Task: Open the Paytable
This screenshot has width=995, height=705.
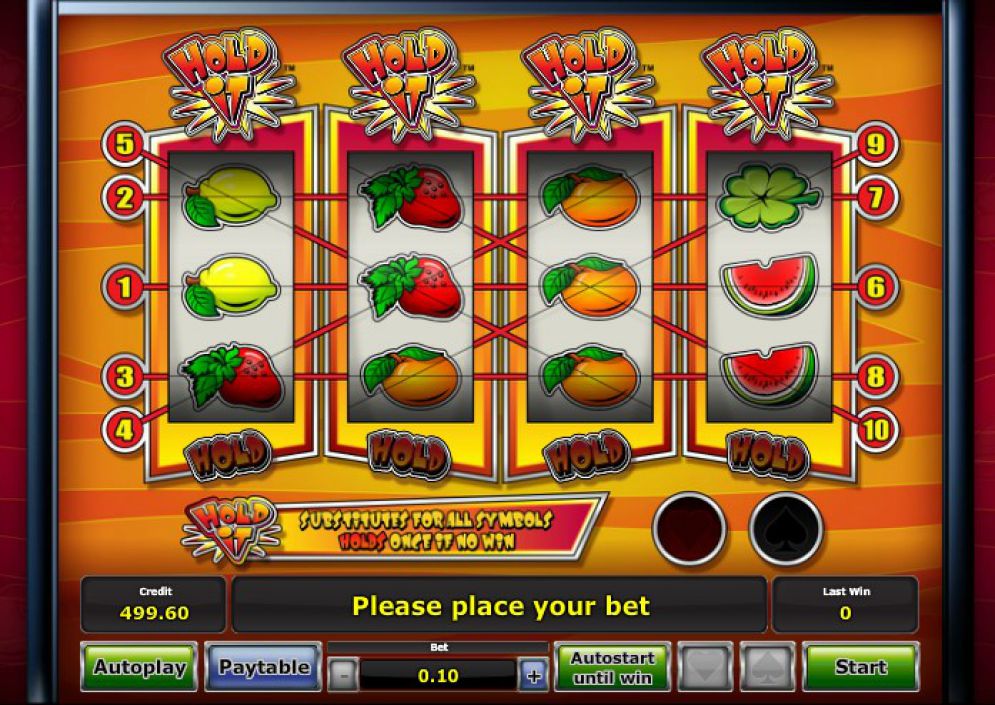Action: [264, 667]
